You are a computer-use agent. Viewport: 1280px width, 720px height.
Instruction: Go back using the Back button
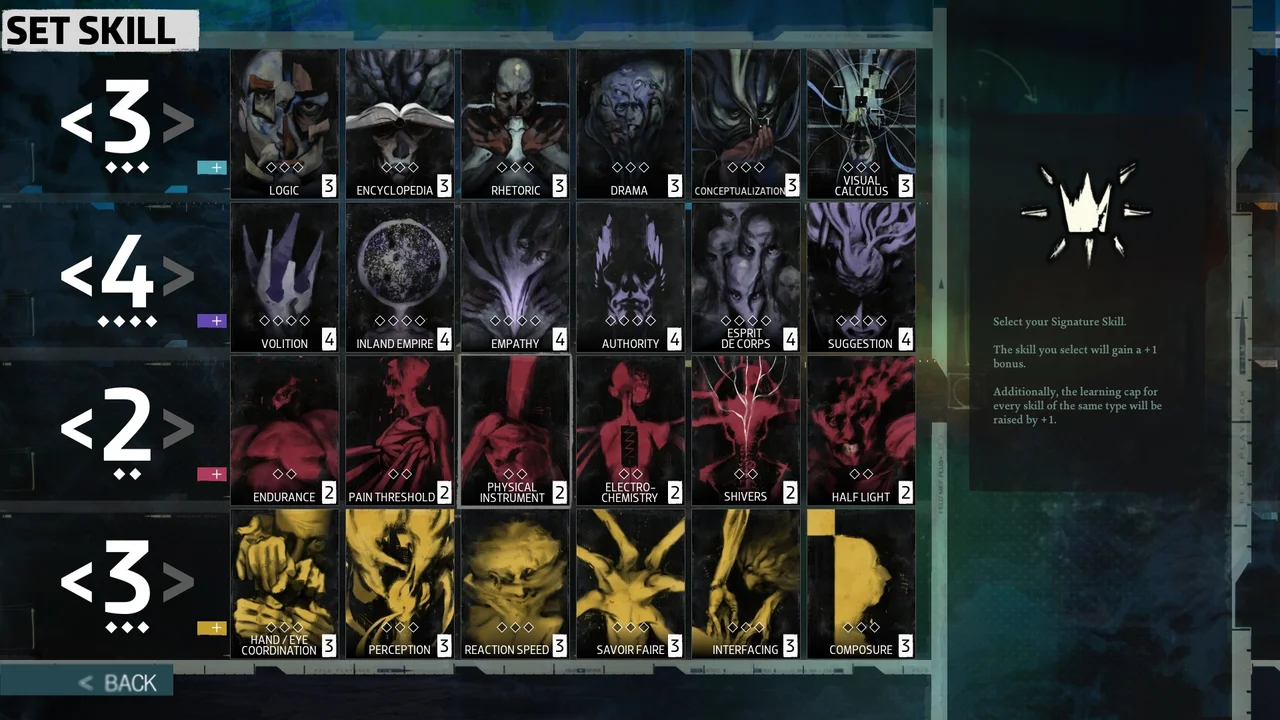coord(120,683)
